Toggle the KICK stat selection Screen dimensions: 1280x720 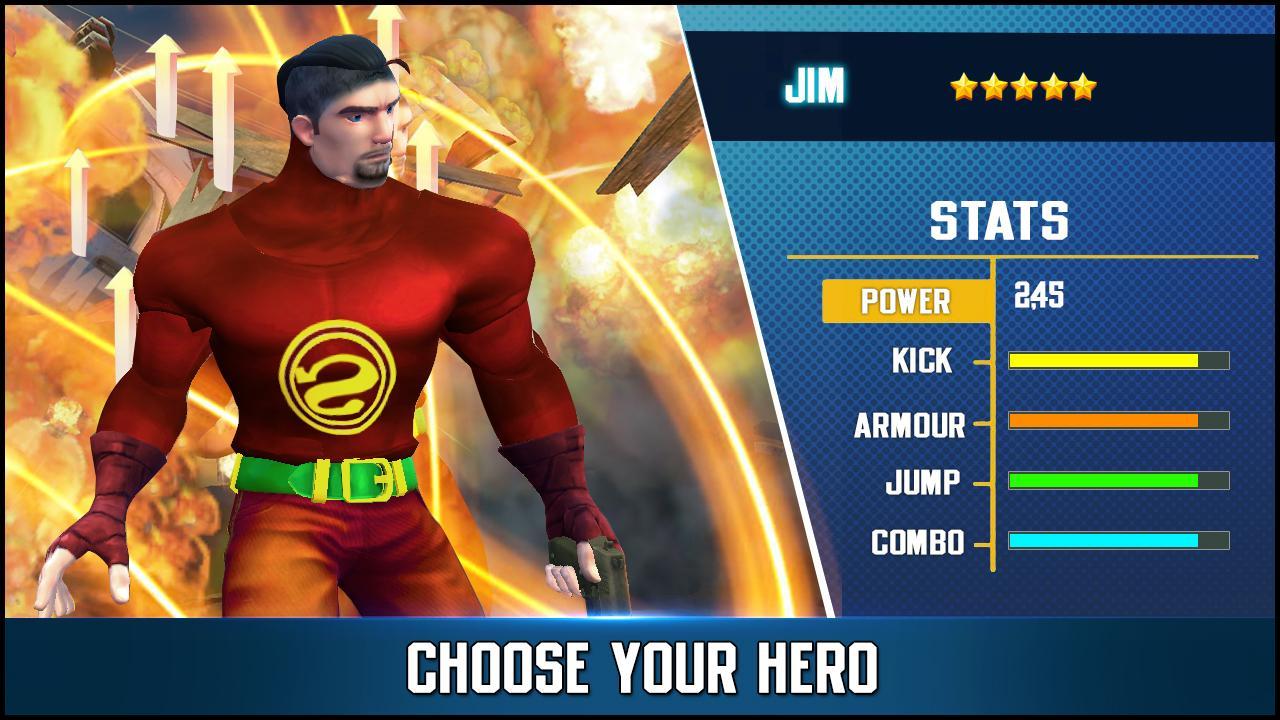pos(922,361)
